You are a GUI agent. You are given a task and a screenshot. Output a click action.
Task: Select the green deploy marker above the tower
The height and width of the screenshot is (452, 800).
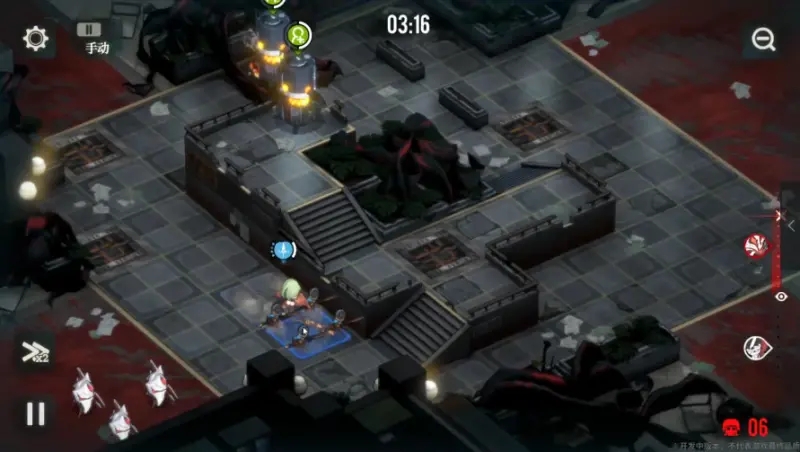(299, 35)
